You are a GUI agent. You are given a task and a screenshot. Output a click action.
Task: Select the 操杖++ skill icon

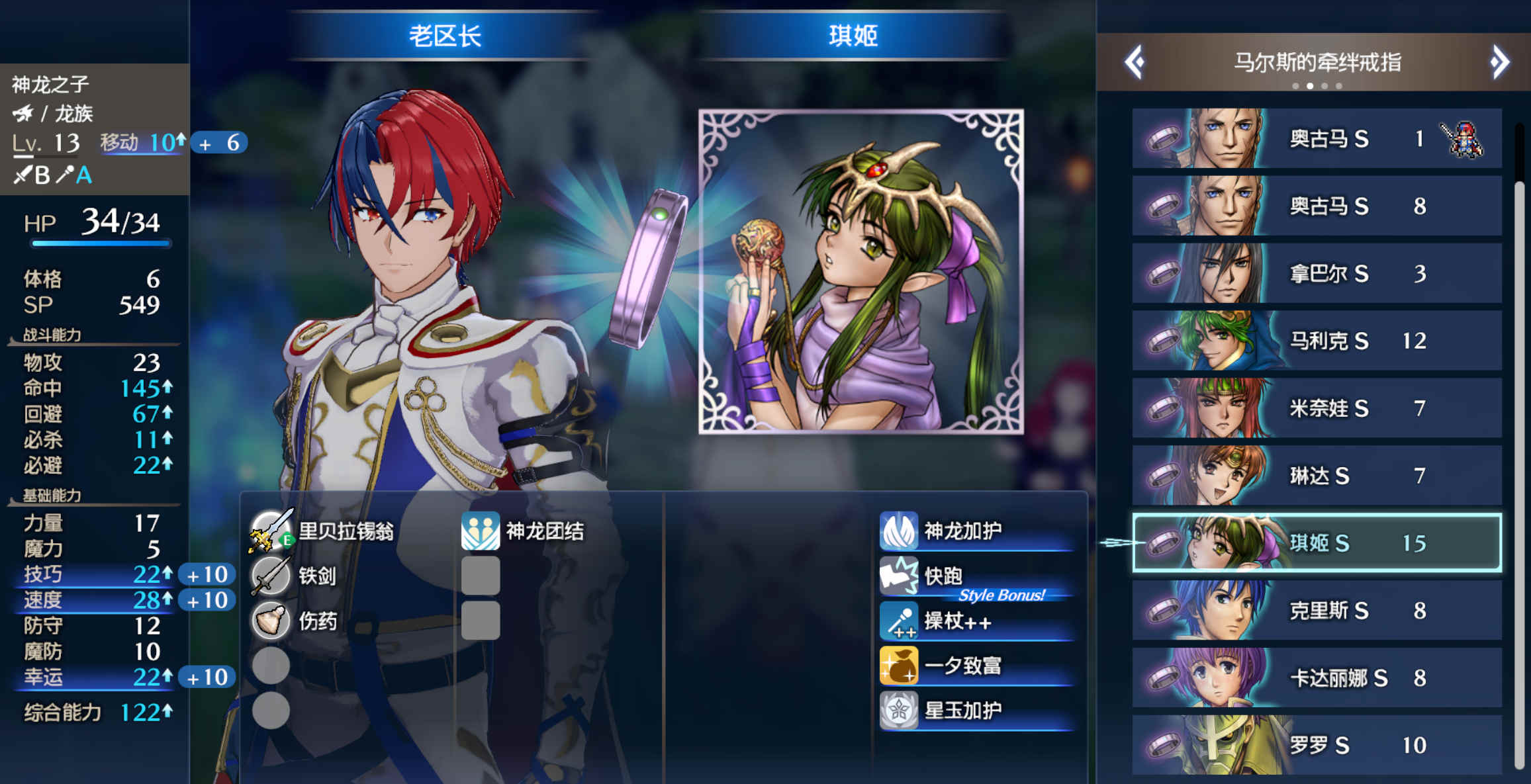(900, 621)
